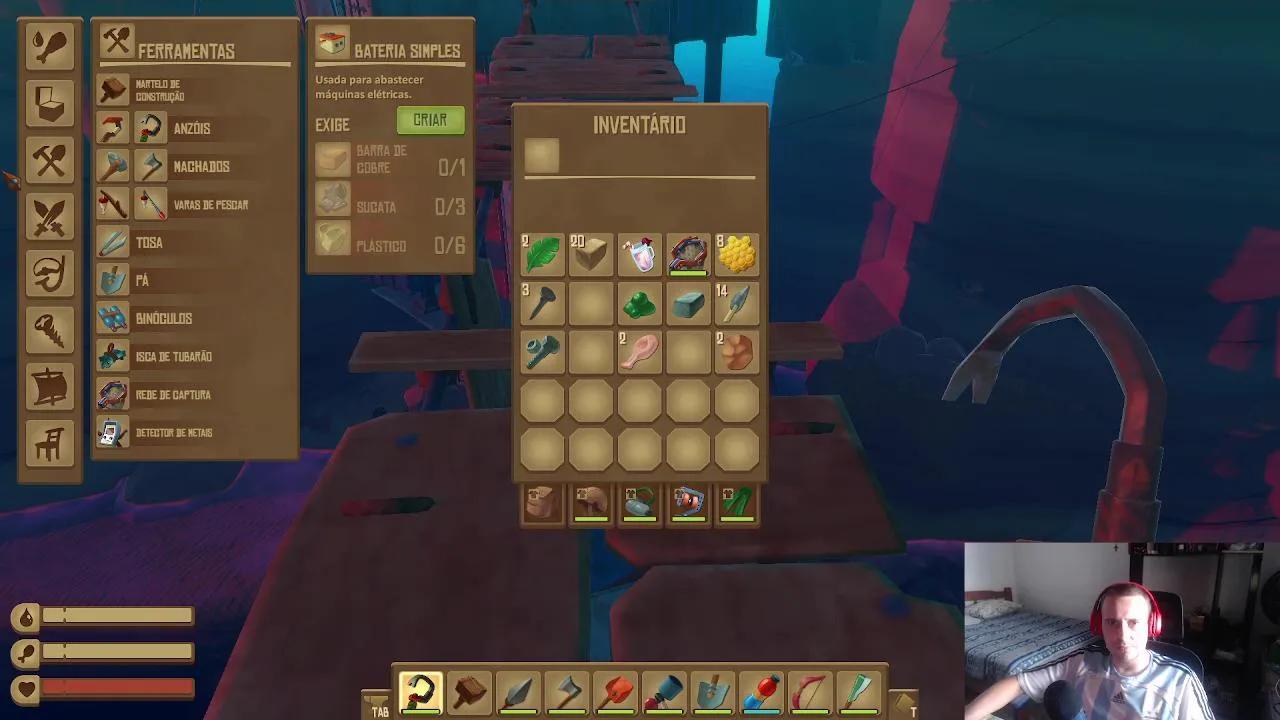Select the axe in the hotbar
The width and height of the screenshot is (1280, 720).
[x=567, y=691]
